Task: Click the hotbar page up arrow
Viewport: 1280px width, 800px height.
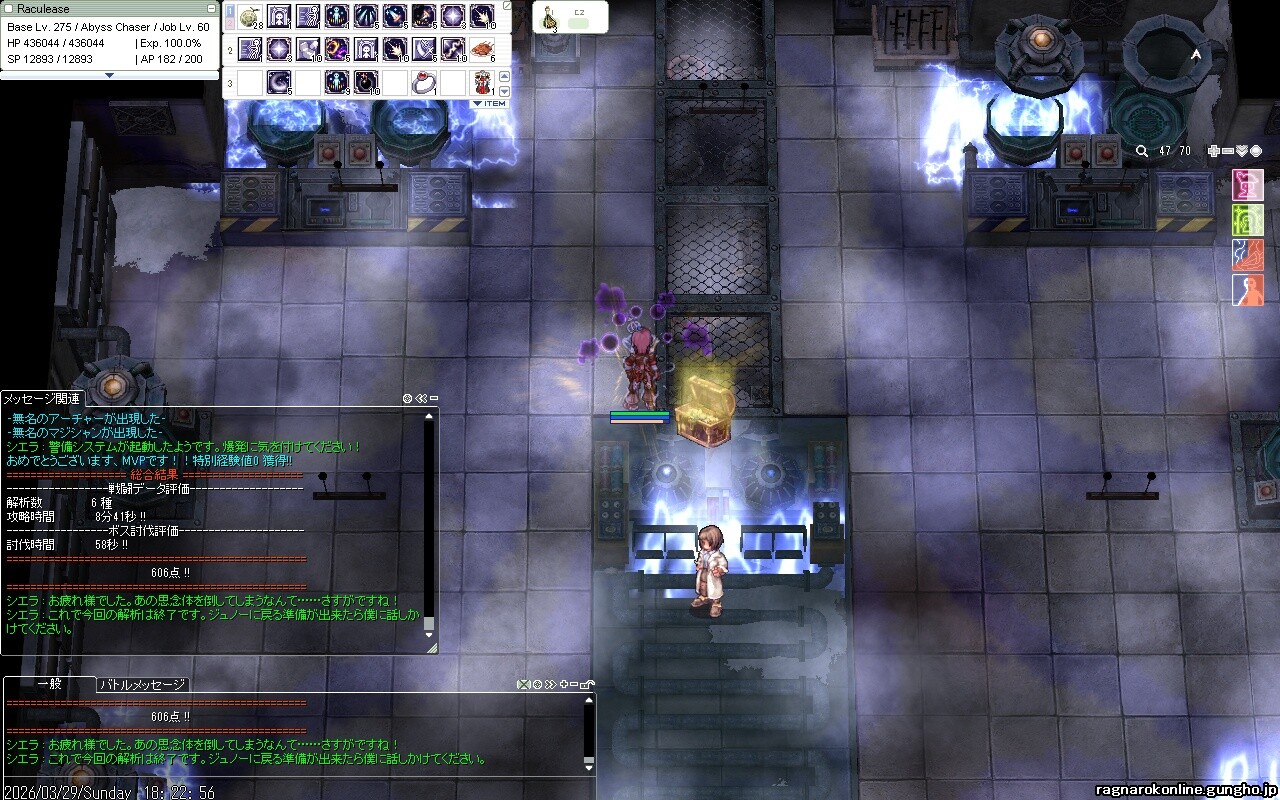Action: pyautogui.click(x=504, y=76)
